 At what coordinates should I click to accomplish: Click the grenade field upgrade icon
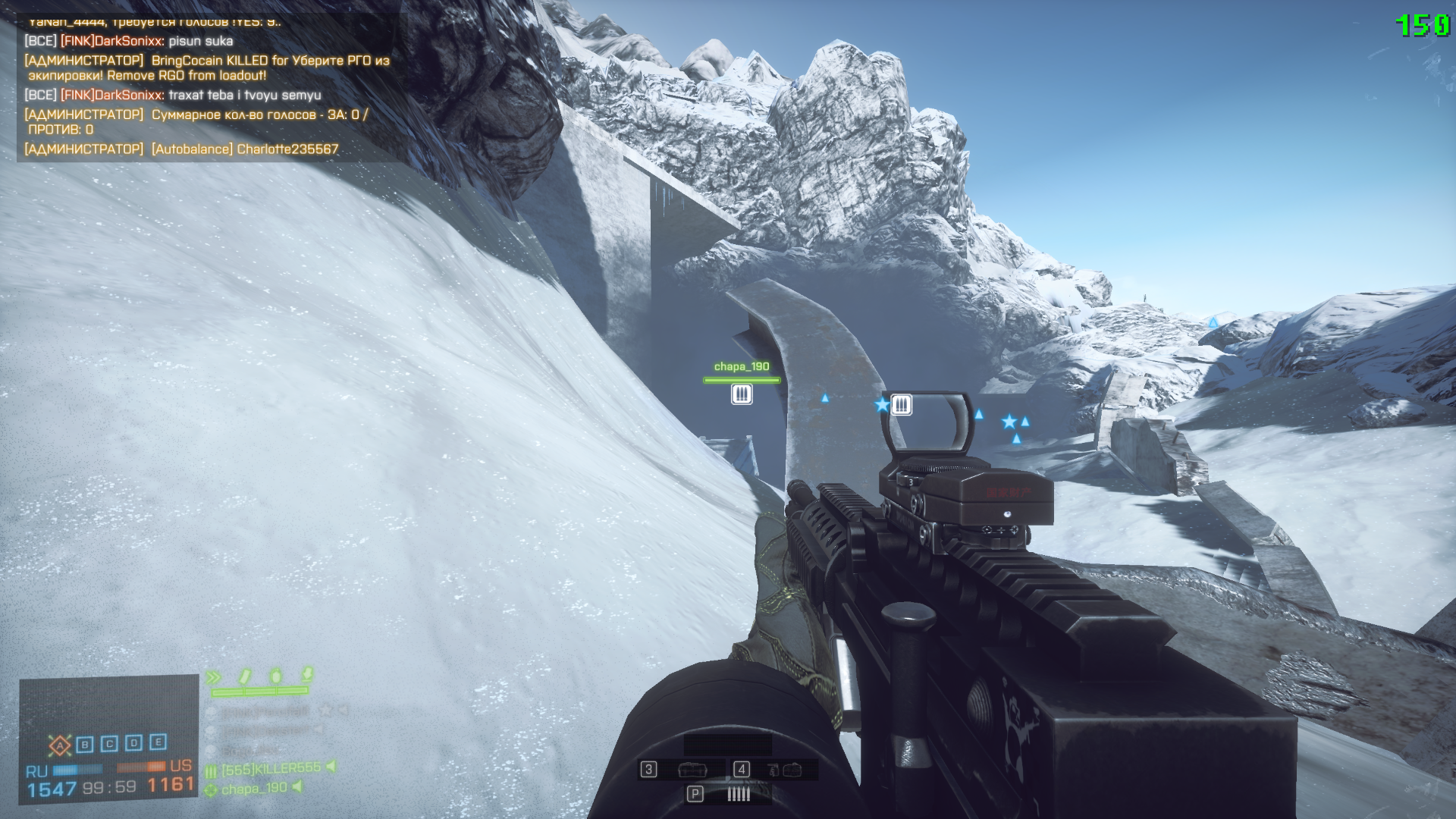pyautogui.click(x=276, y=675)
